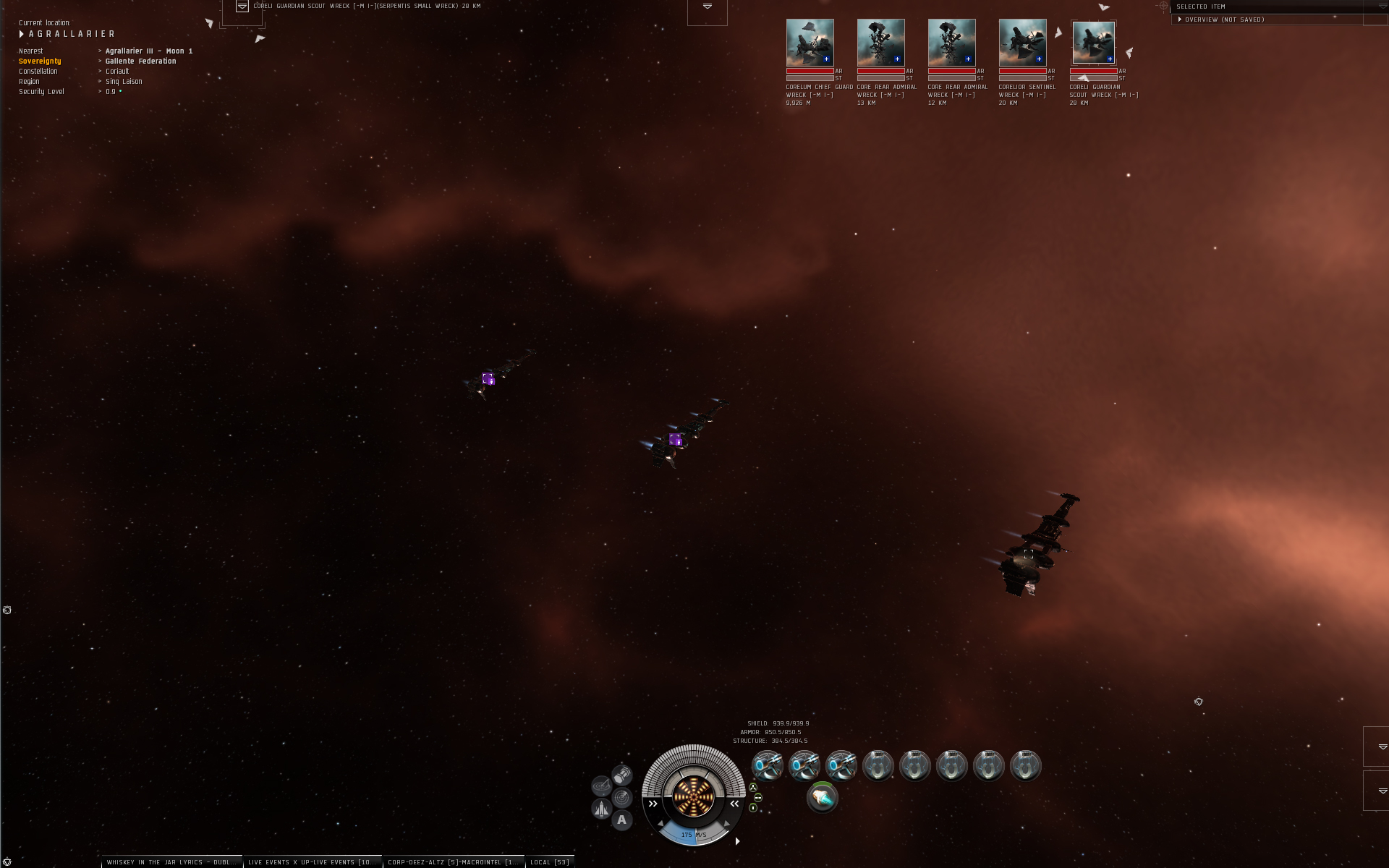Click the speed gauge showing 175 M/S
Viewport: 1389px width, 868px height.
pyautogui.click(x=693, y=835)
